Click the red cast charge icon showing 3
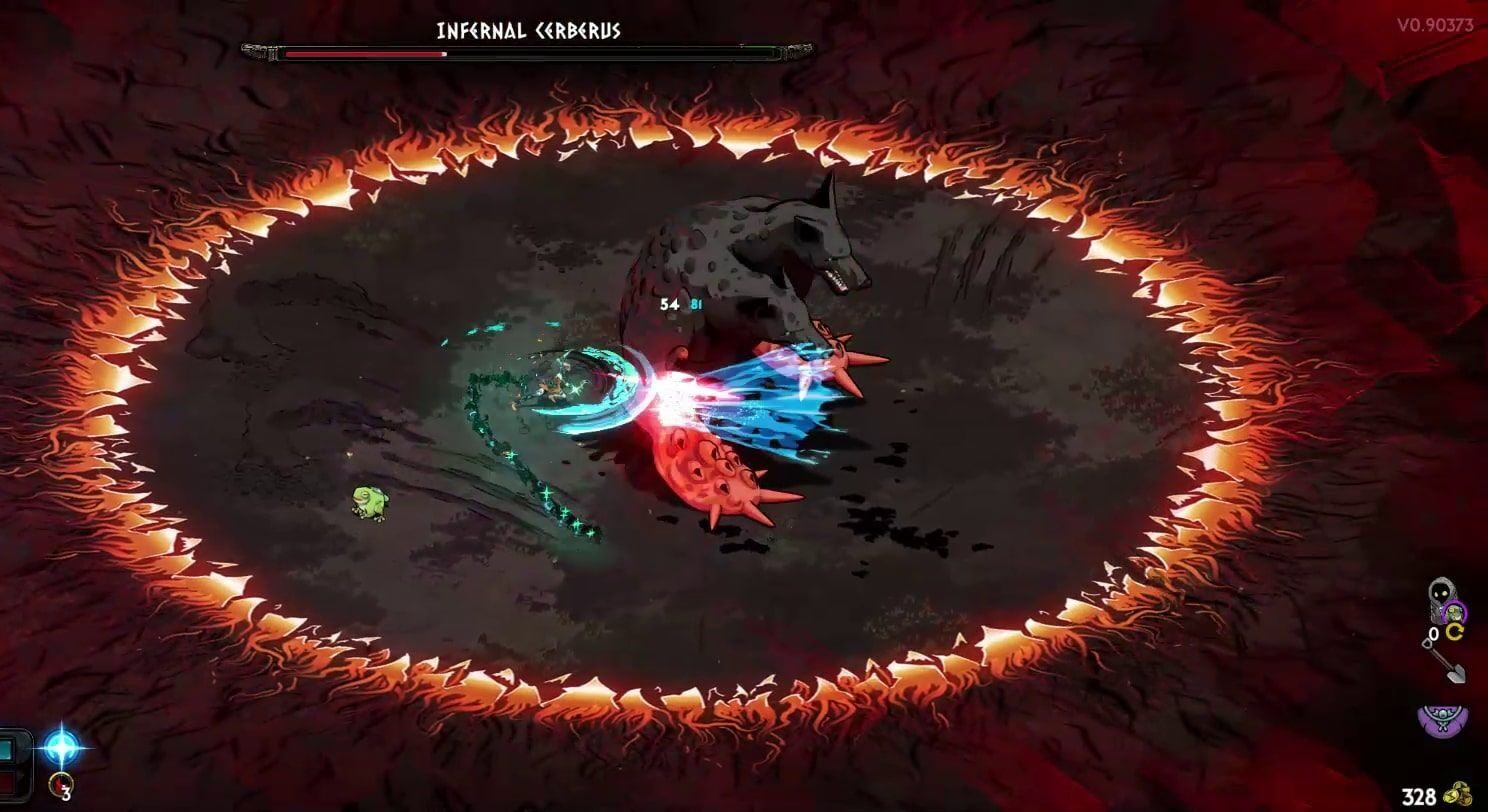Viewport: 1488px width, 812px height. (60, 785)
